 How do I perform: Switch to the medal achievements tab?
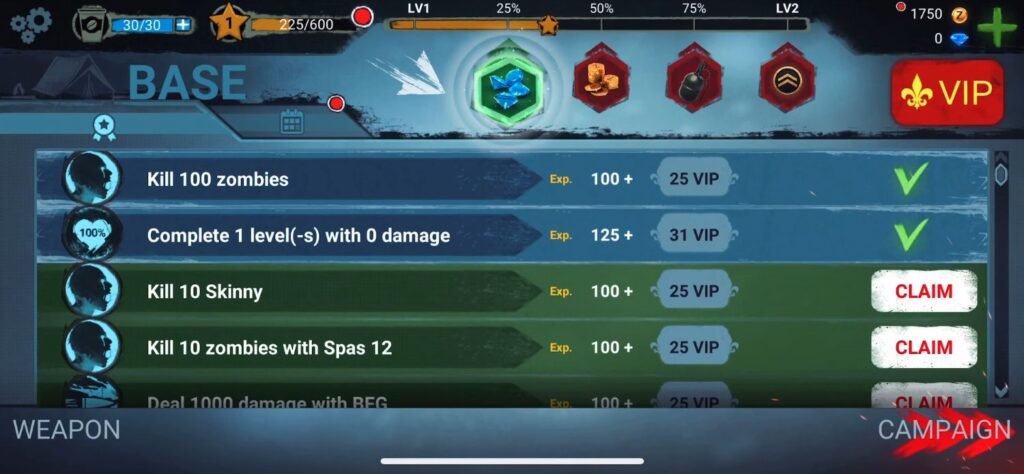click(102, 125)
